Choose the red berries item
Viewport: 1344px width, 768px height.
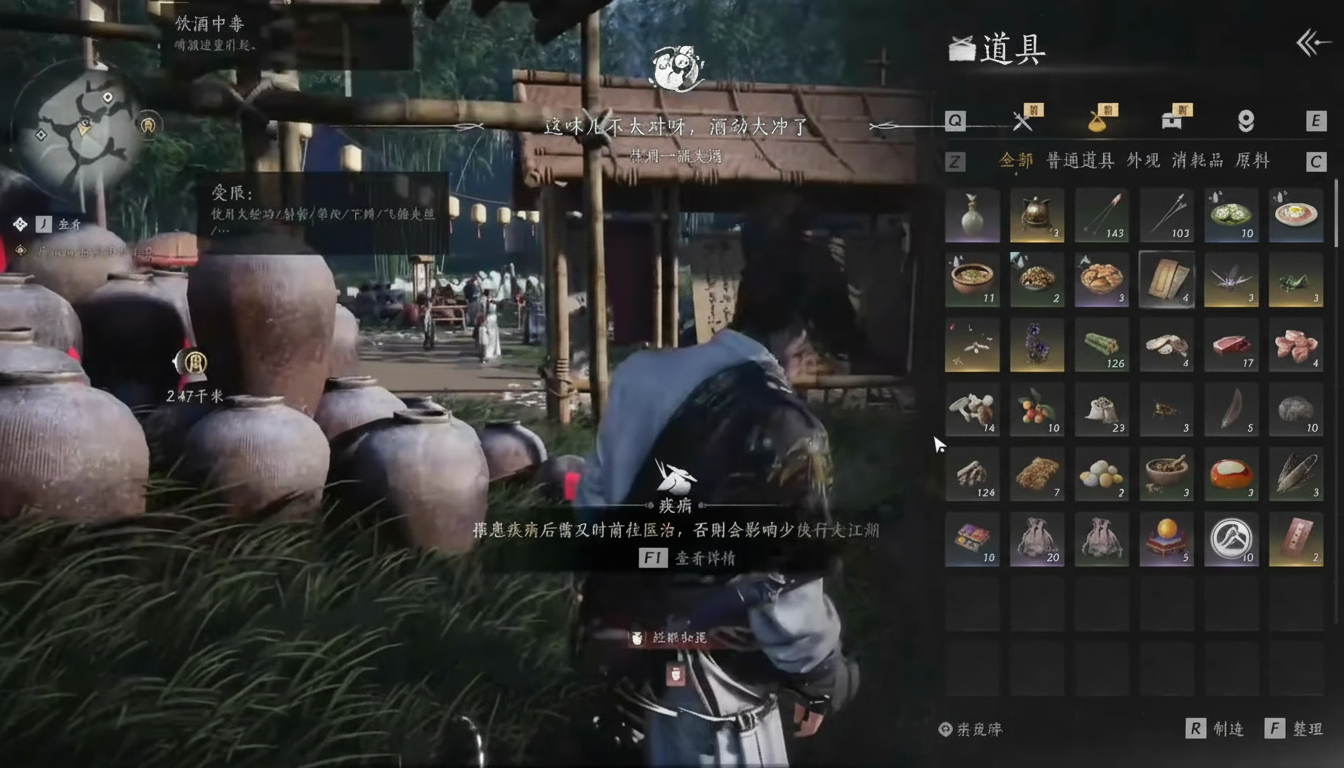[x=1037, y=409]
